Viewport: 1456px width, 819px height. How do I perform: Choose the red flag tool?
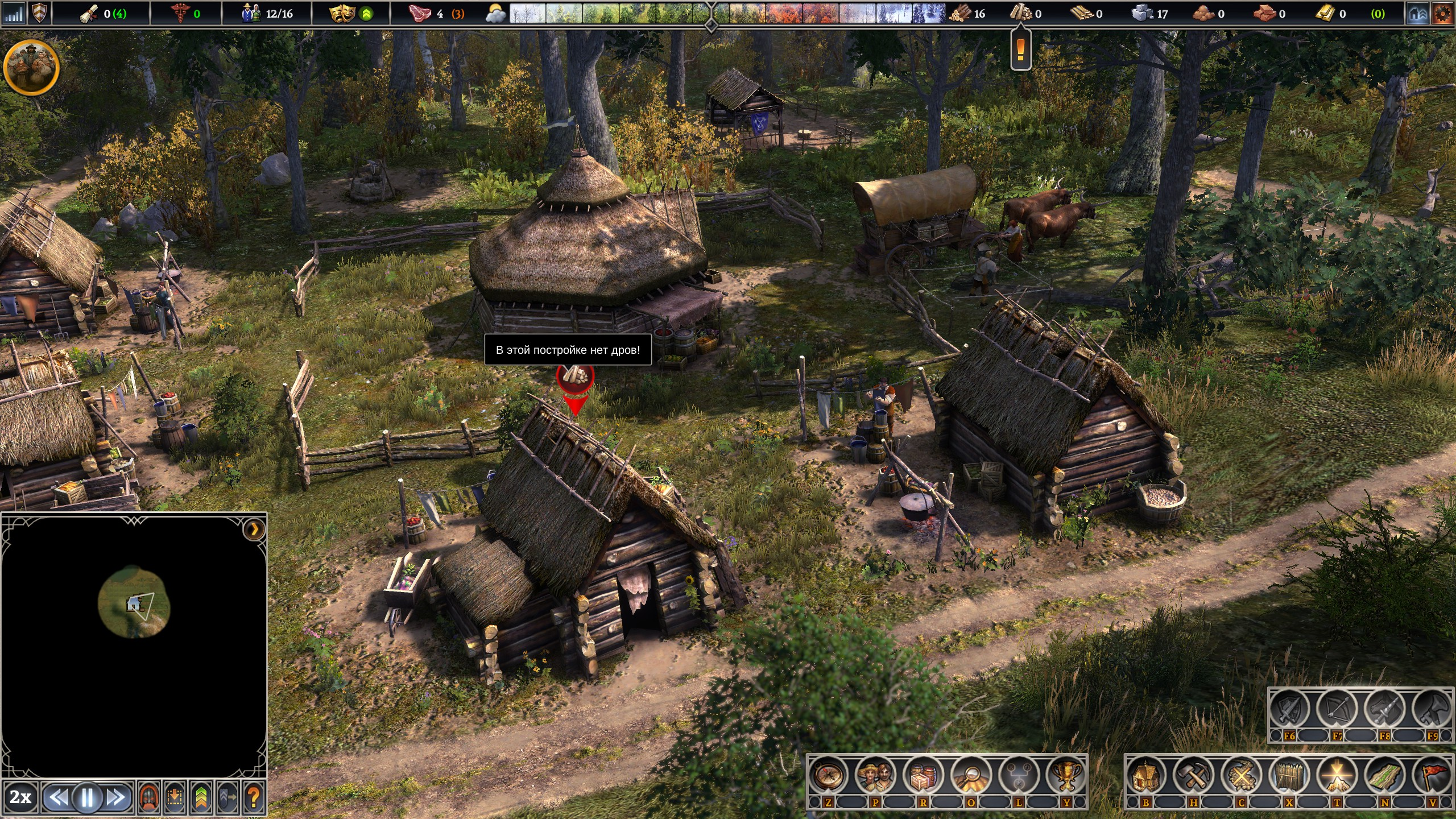click(1433, 776)
